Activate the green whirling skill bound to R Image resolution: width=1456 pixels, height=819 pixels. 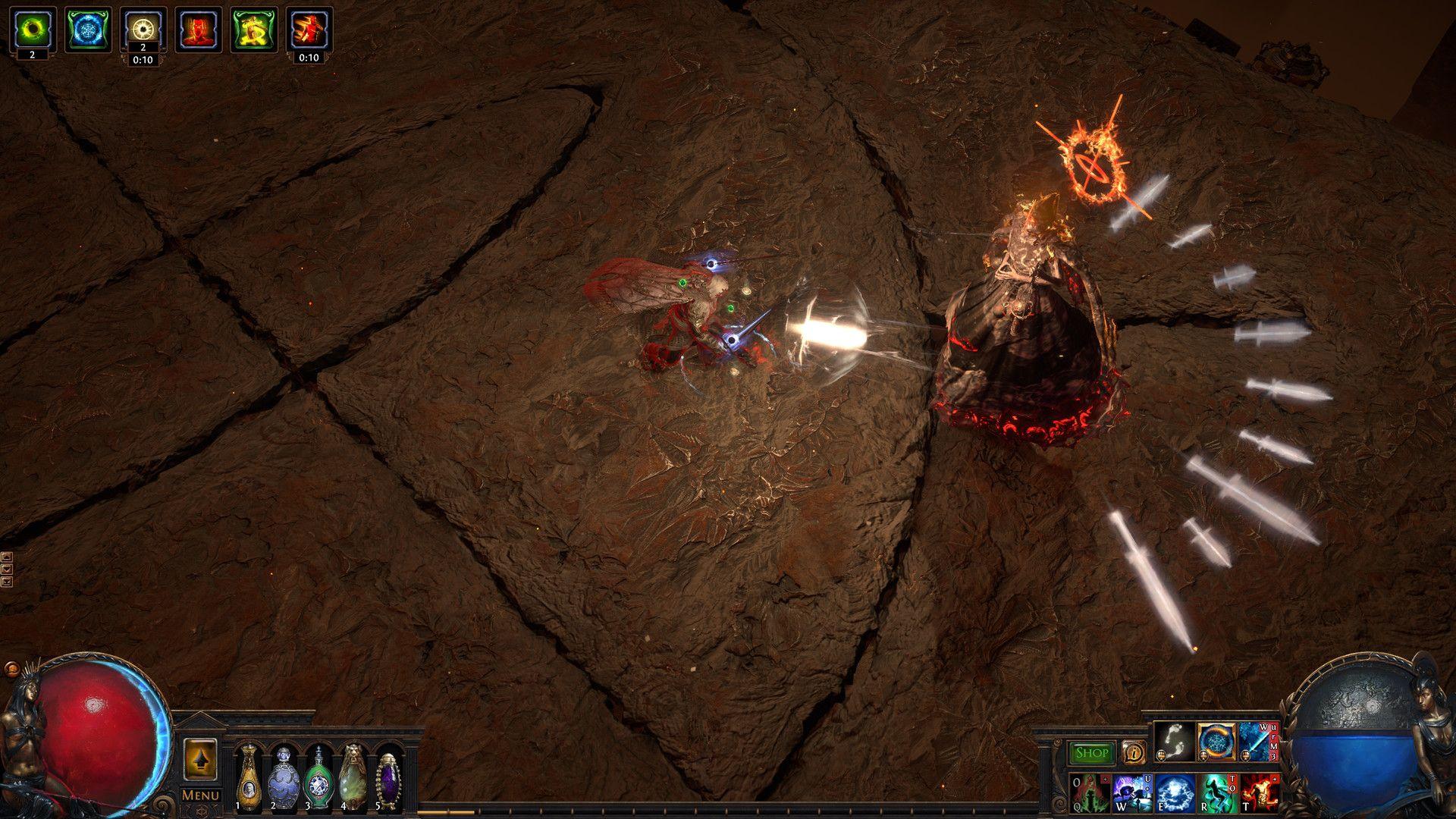[1217, 795]
